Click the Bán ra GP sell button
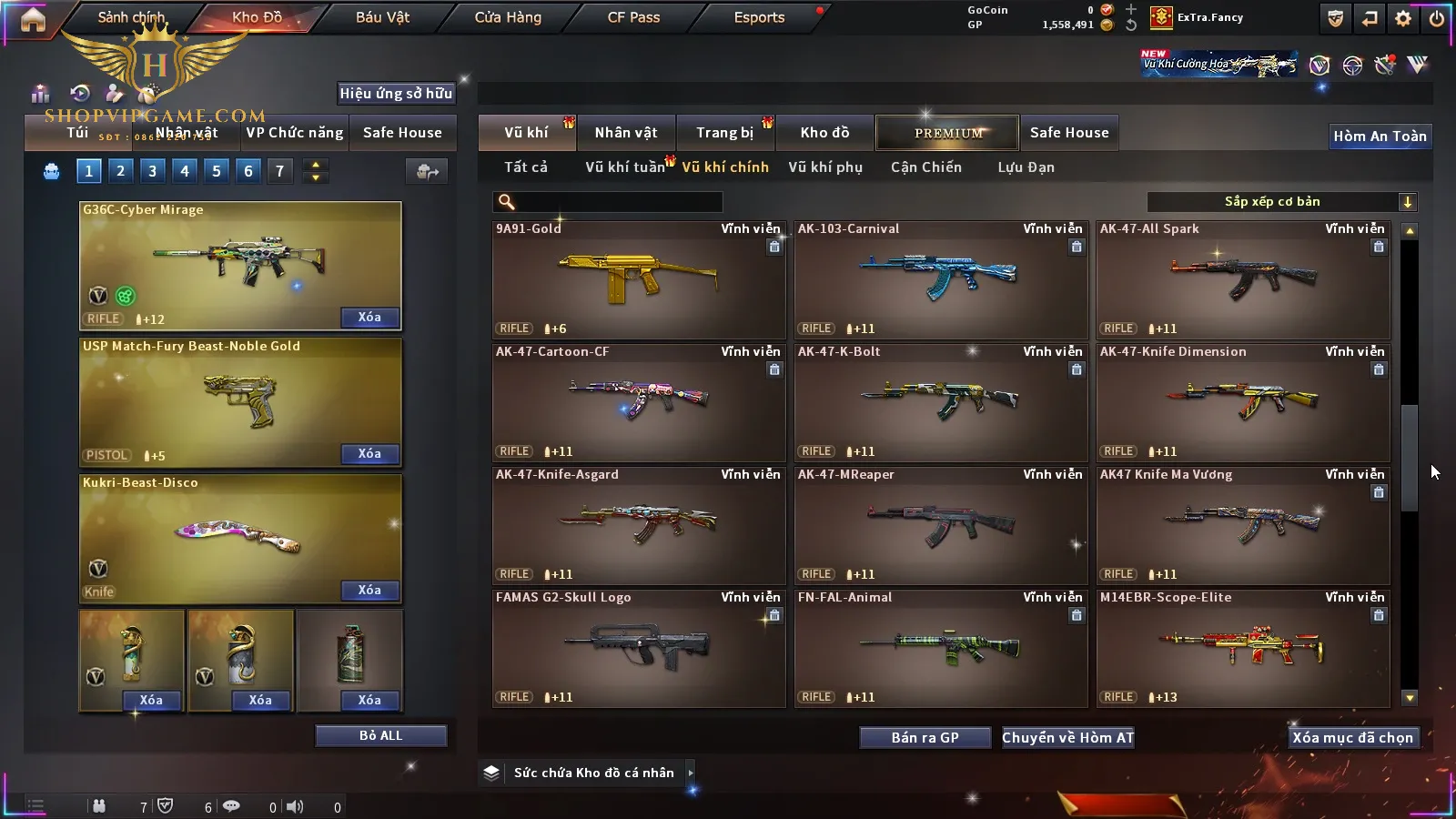Viewport: 1456px width, 819px height. tap(925, 738)
